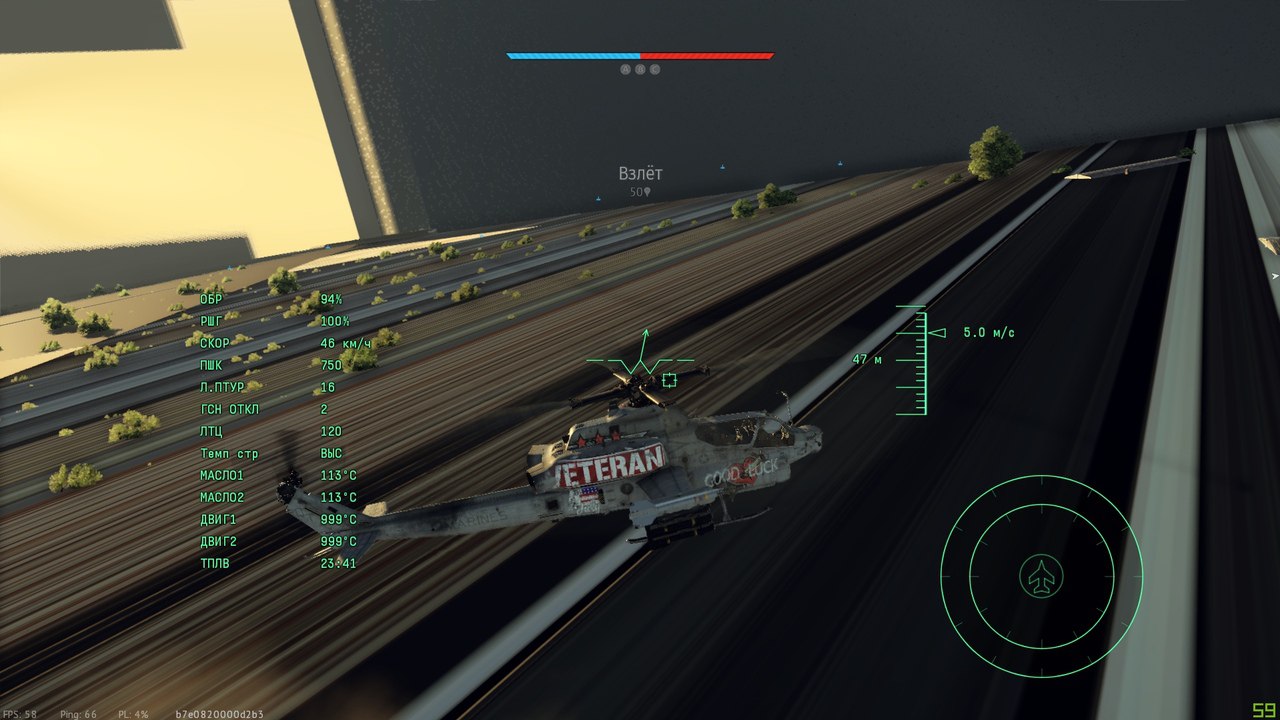
Task: Click the circular radar warning display
Action: [x=1041, y=576]
